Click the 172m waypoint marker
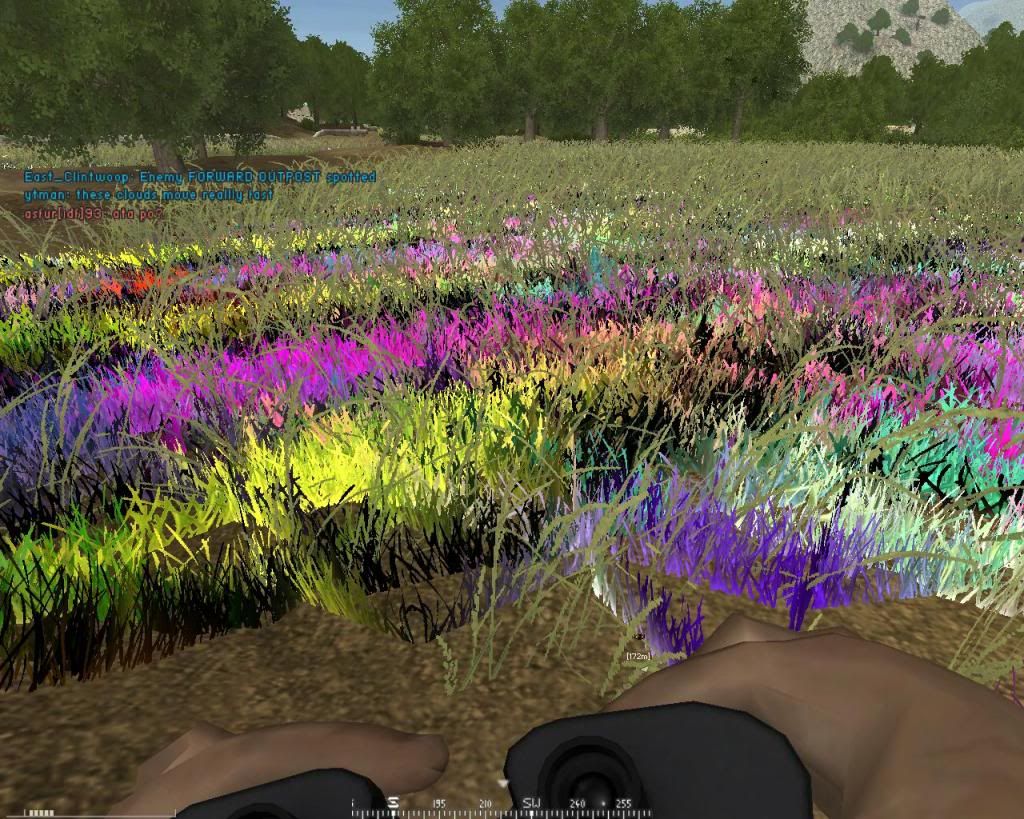 (x=637, y=655)
